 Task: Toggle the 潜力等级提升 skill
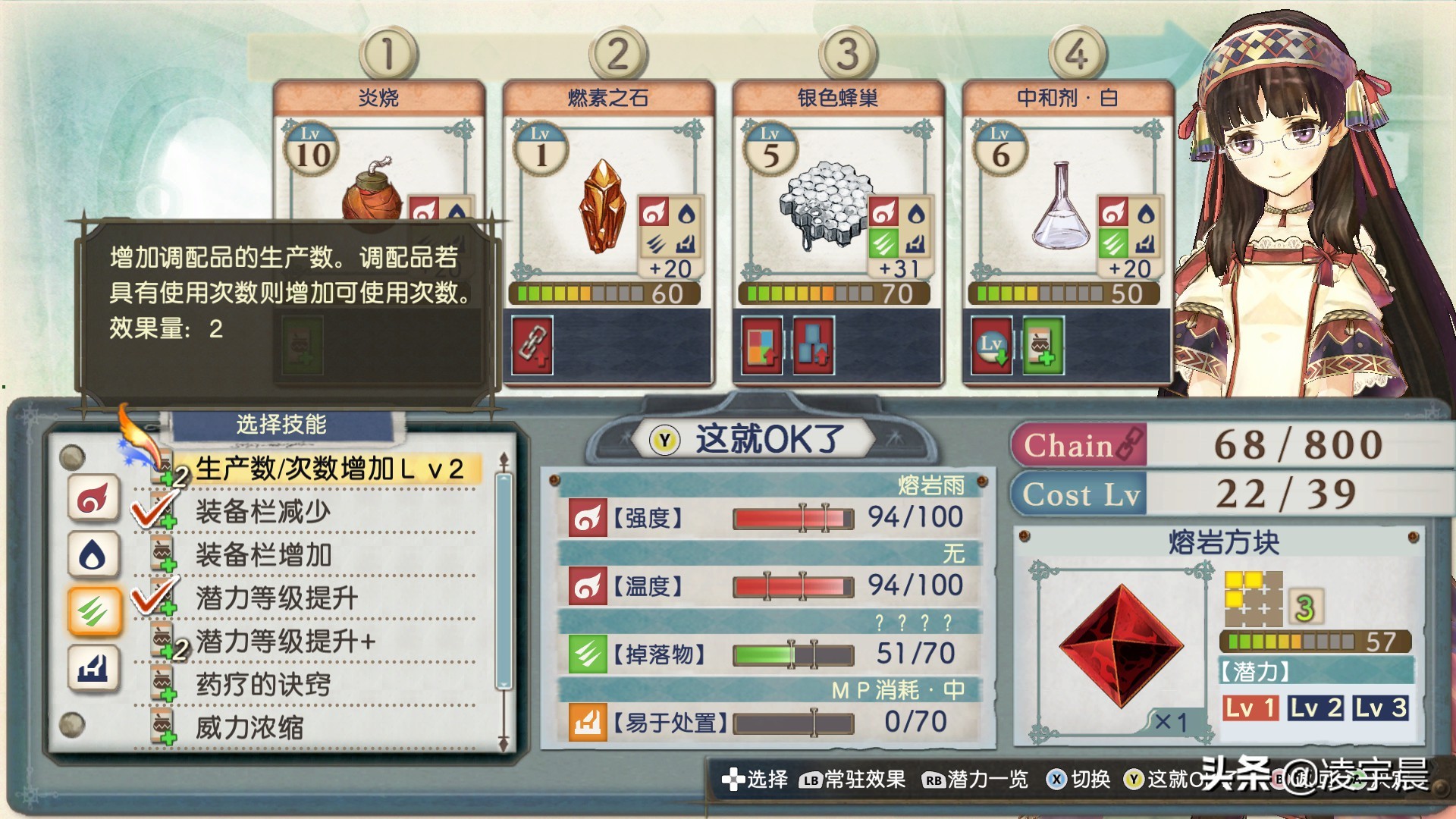276,598
